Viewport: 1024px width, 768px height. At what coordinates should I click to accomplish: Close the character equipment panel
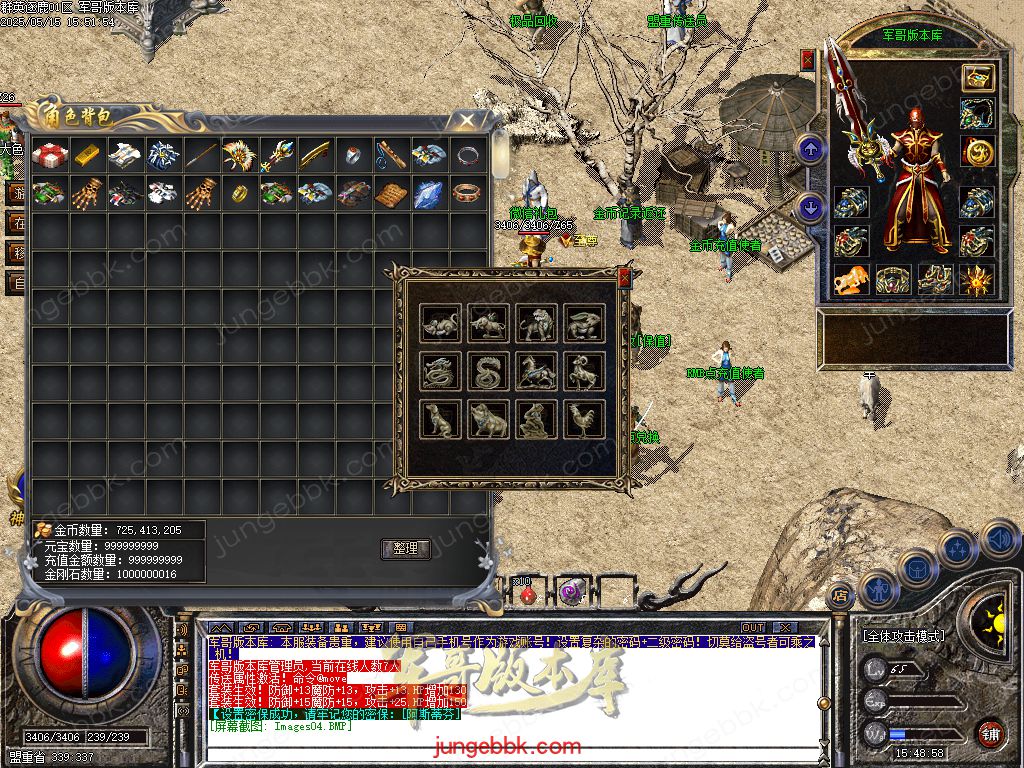click(808, 60)
